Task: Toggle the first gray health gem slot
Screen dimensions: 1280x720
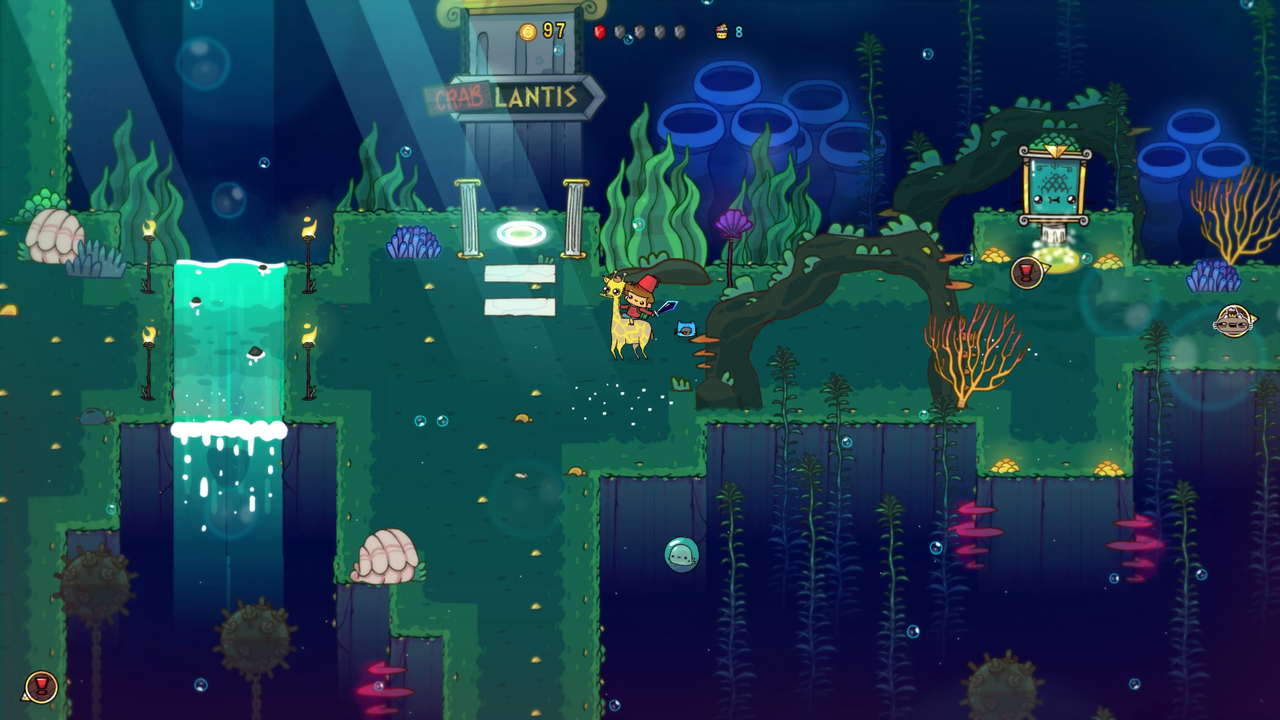Action: point(618,30)
